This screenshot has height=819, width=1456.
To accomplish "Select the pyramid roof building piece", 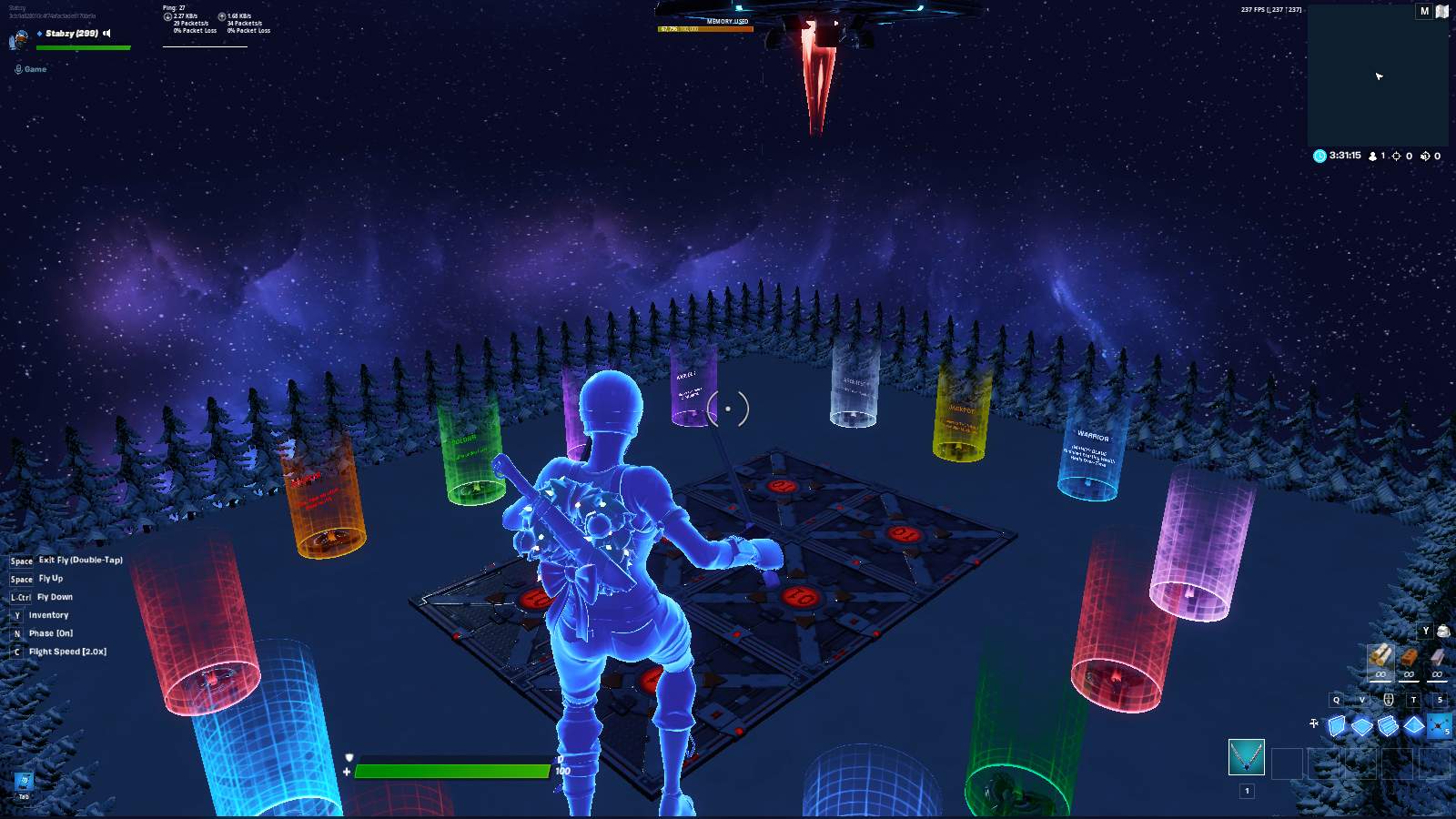I will click(x=1413, y=725).
